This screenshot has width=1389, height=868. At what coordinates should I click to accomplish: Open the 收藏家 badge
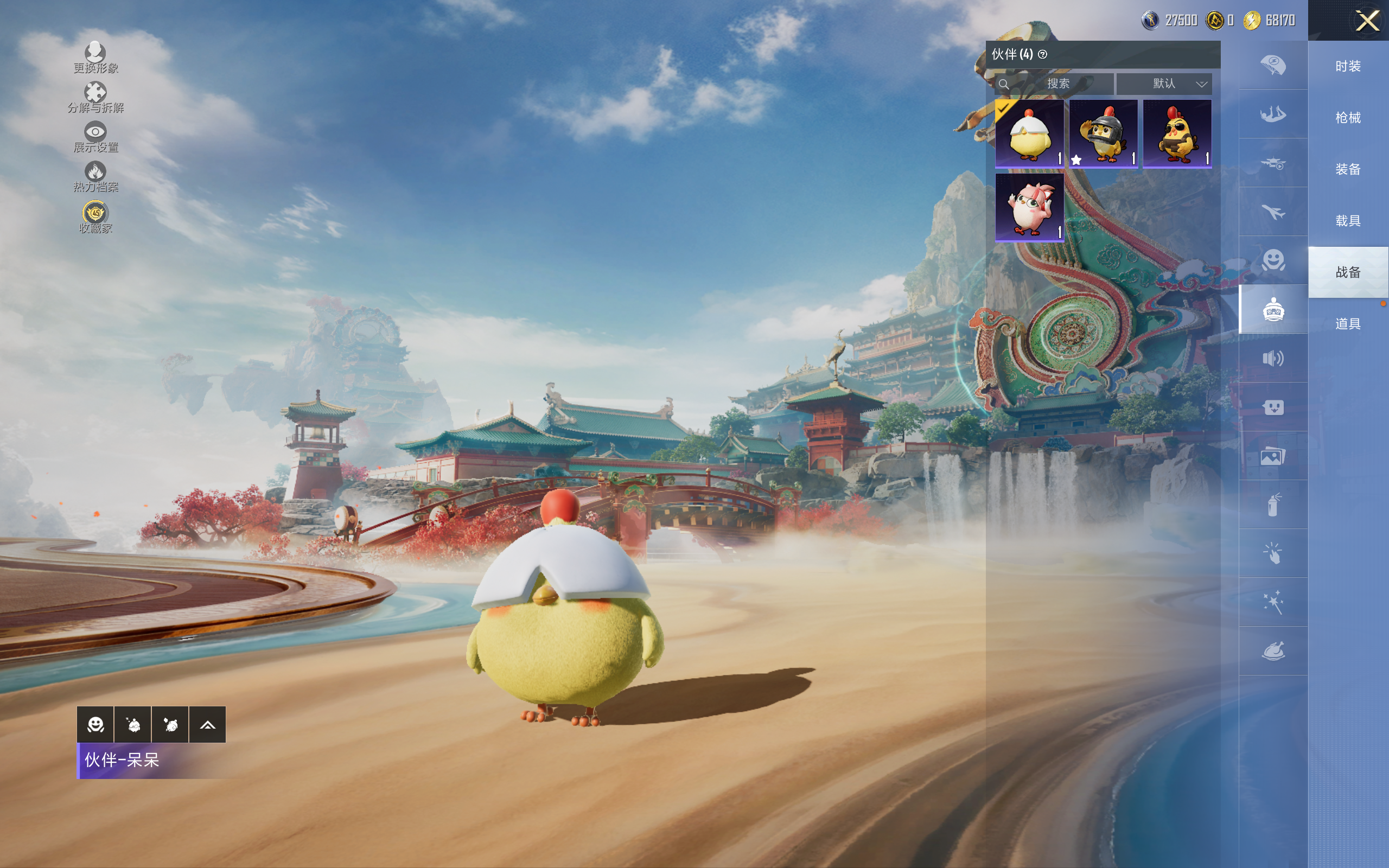point(95,217)
